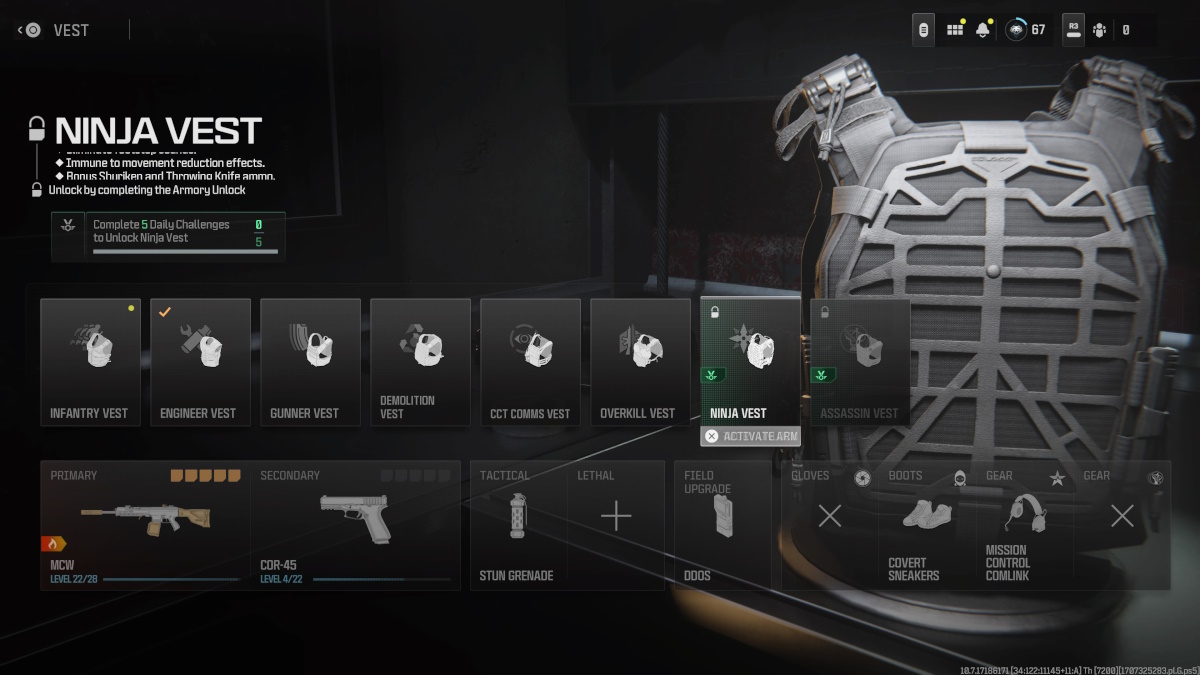The width and height of the screenshot is (1200, 675).
Task: Select the Overkill Vest tile
Action: [640, 362]
